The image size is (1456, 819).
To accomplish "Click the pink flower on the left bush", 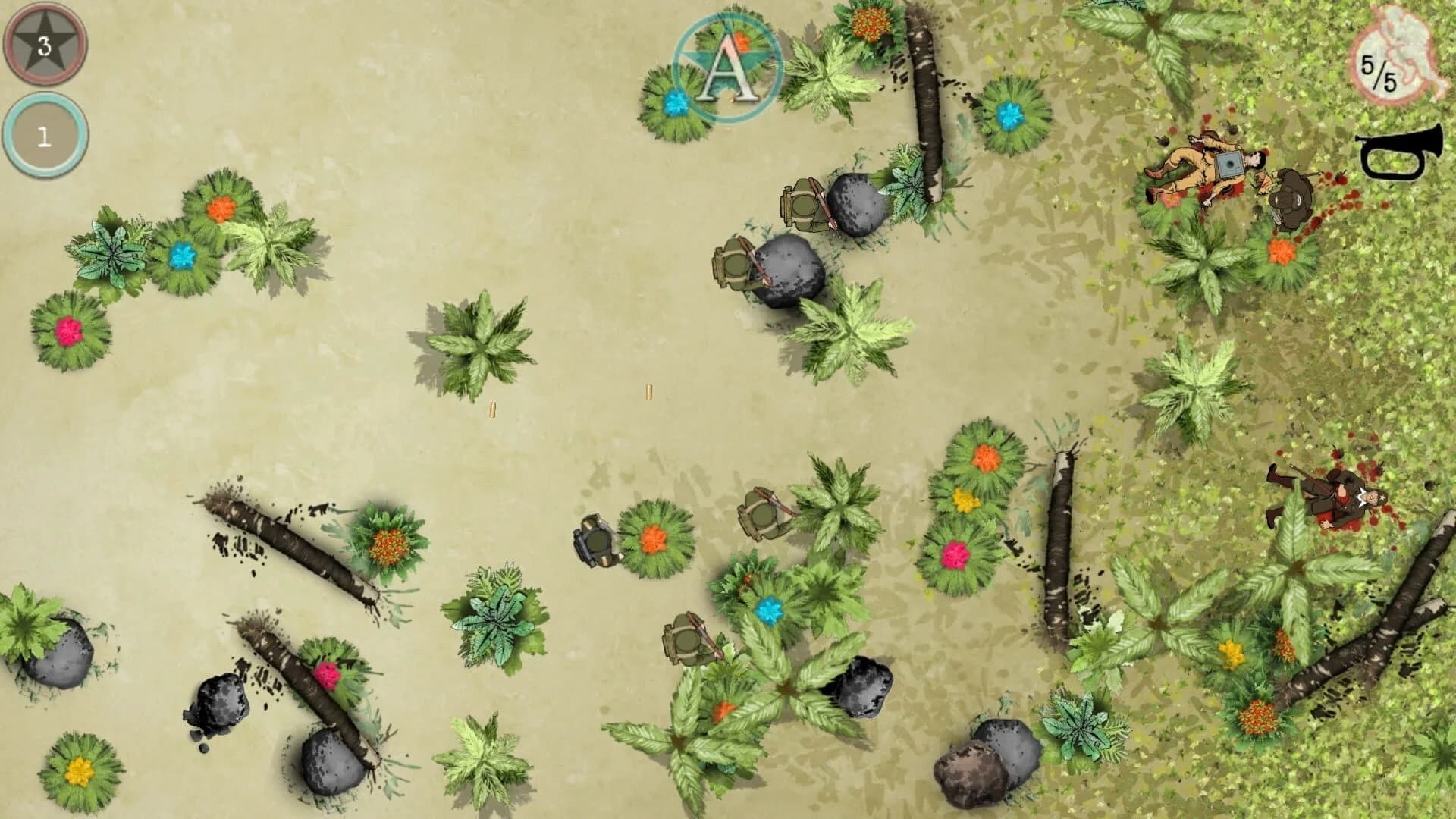I will pyautogui.click(x=68, y=330).
